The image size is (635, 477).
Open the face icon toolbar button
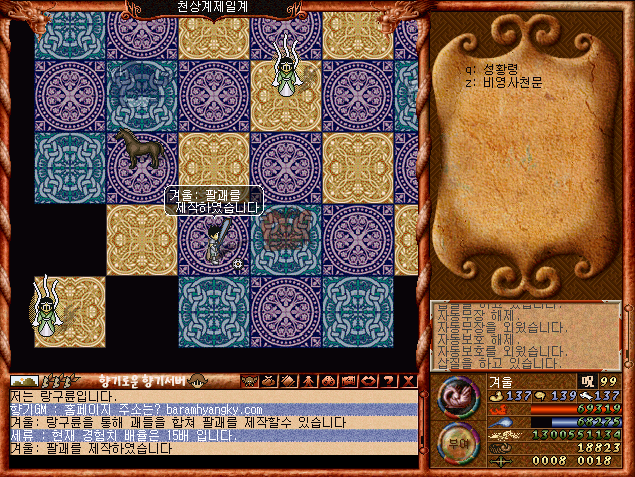click(x=249, y=381)
